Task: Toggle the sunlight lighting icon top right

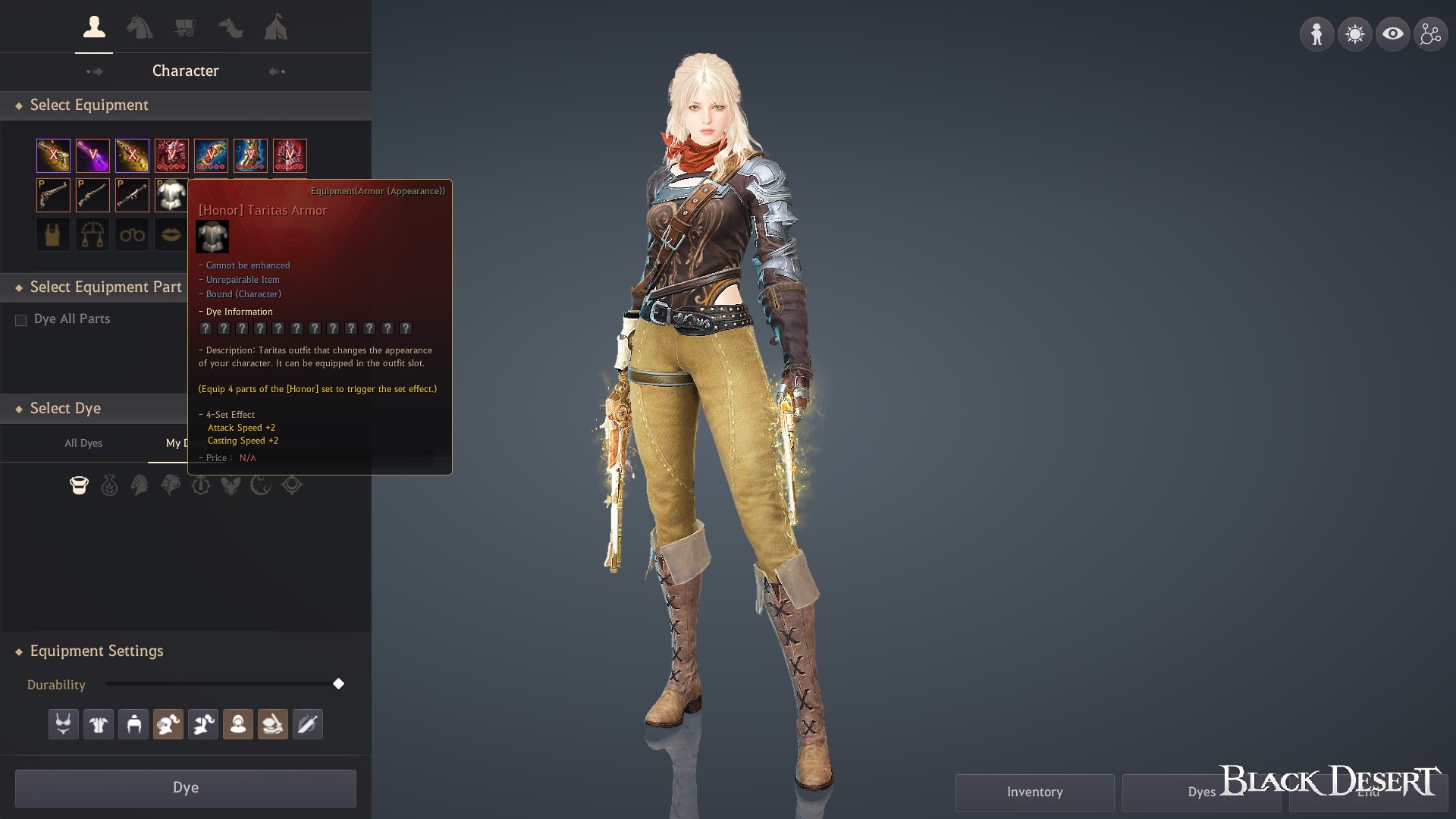Action: 1354,33
